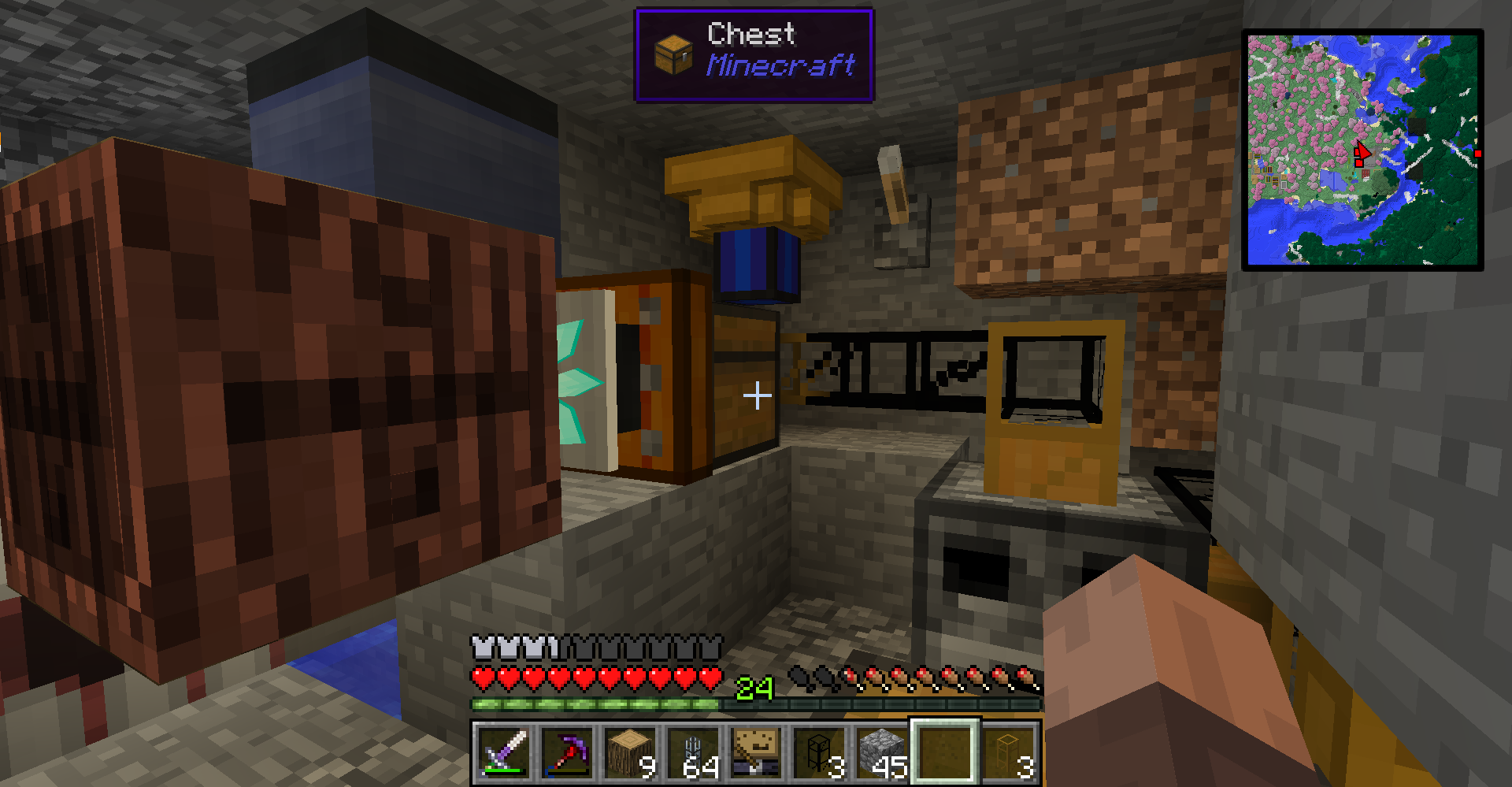This screenshot has width=1512, height=787.
Task: Click the highlighted empty hotbar slot
Action: (x=946, y=752)
